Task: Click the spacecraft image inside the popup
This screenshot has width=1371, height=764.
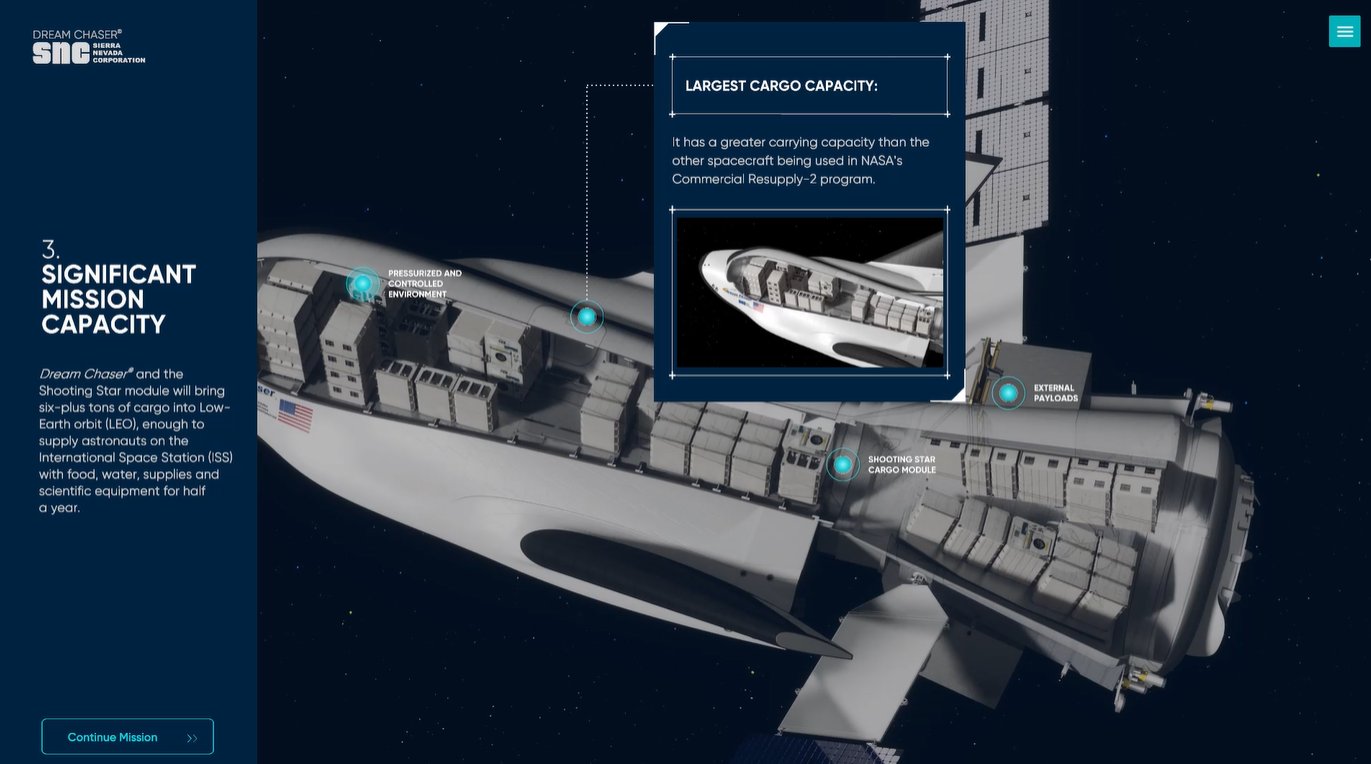Action: (810, 291)
